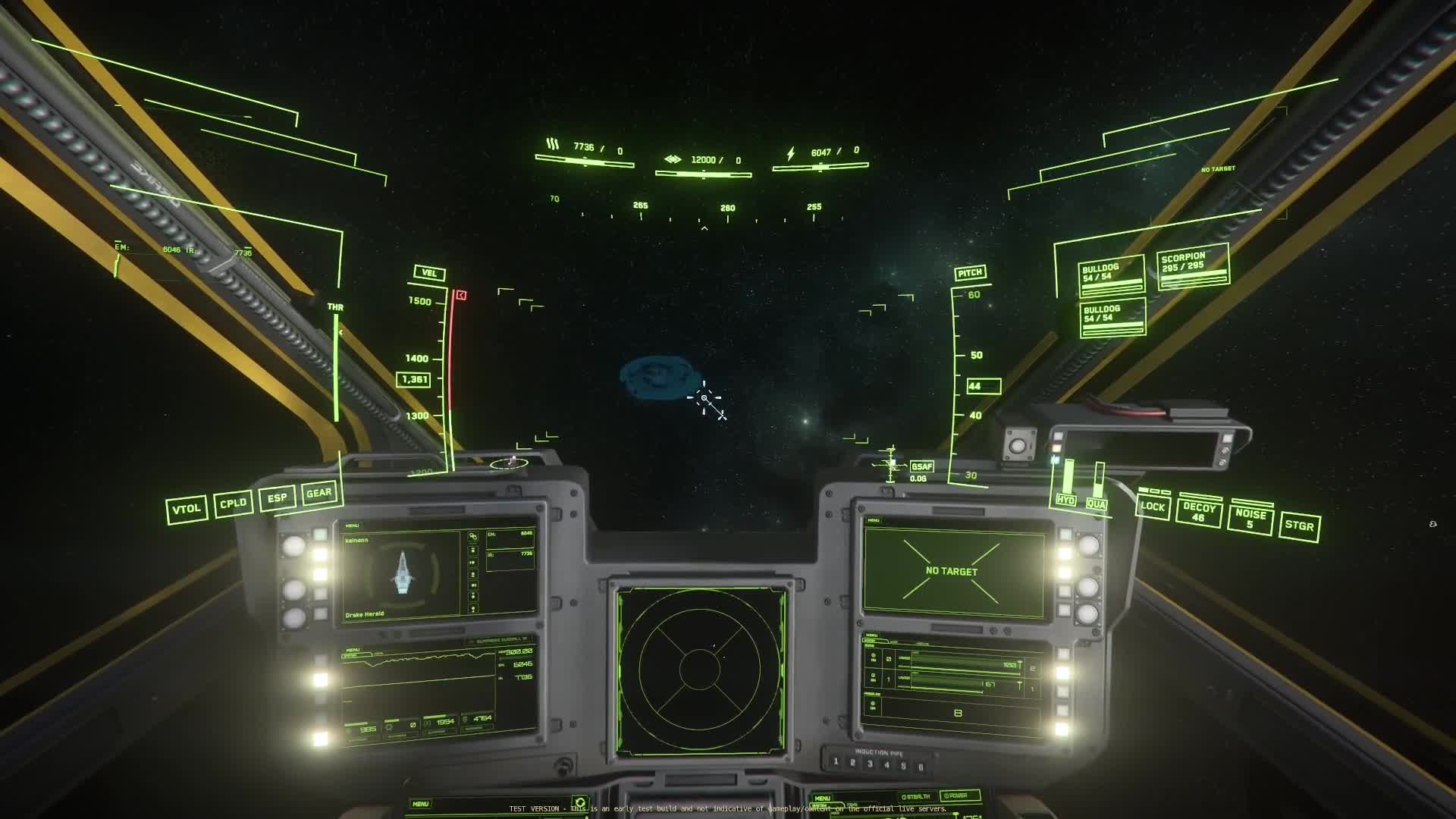The width and height of the screenshot is (1456, 819).
Task: Click the central radar scope display
Action: point(700,670)
